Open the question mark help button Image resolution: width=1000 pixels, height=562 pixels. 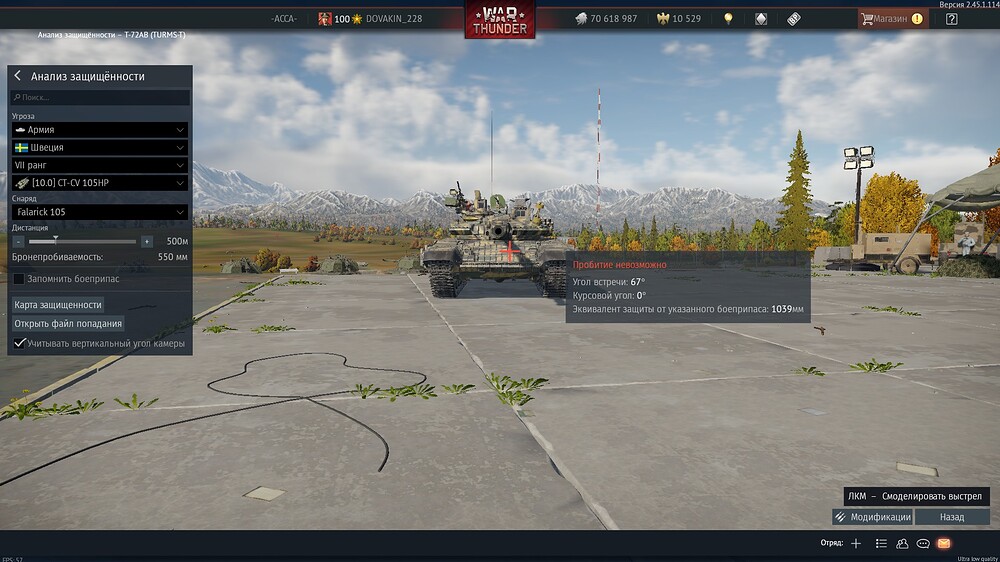tap(951, 18)
